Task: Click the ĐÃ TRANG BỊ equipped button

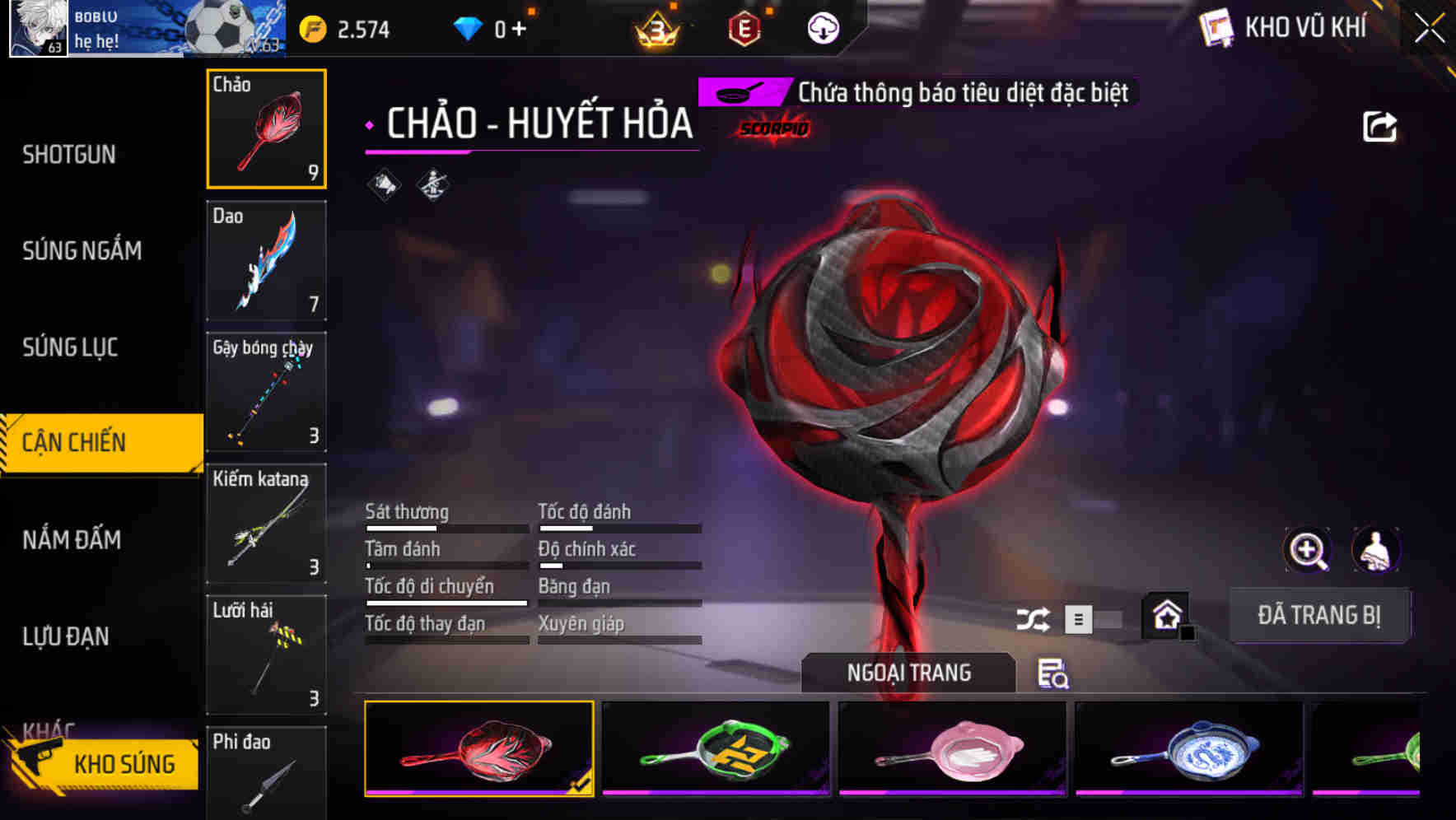Action: tap(1318, 616)
